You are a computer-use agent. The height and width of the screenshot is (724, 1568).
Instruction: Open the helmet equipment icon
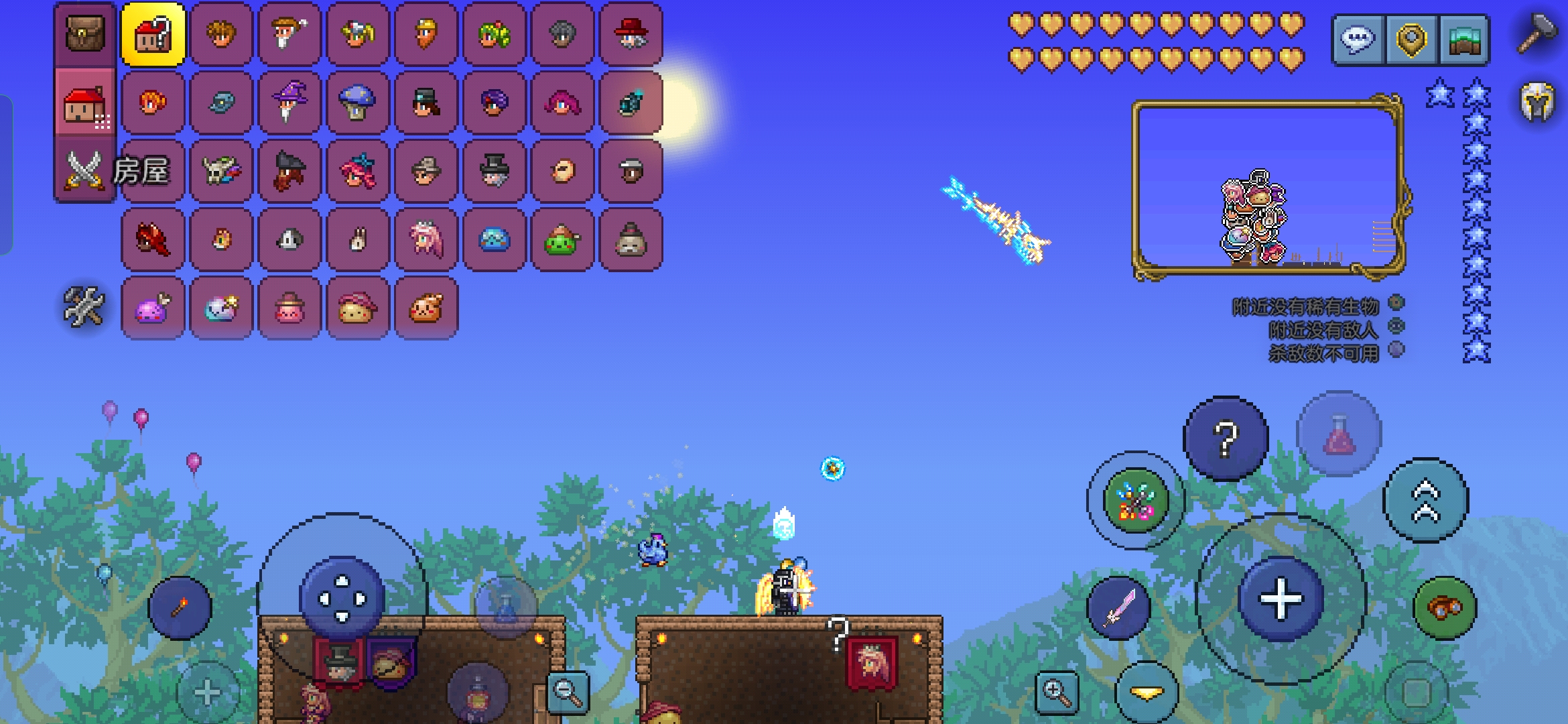tap(1537, 102)
